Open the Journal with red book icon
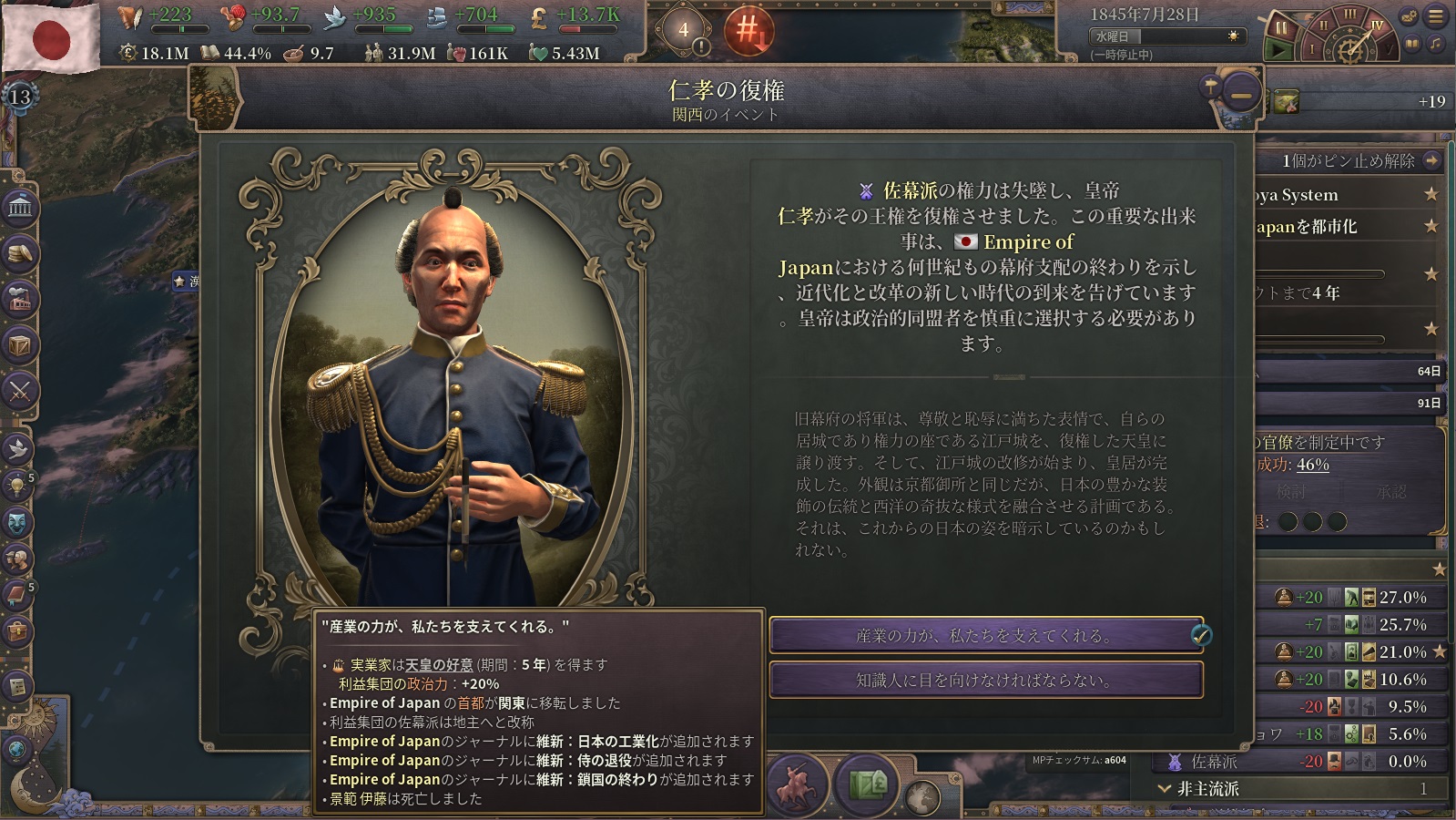The image size is (1456, 820). point(17,595)
